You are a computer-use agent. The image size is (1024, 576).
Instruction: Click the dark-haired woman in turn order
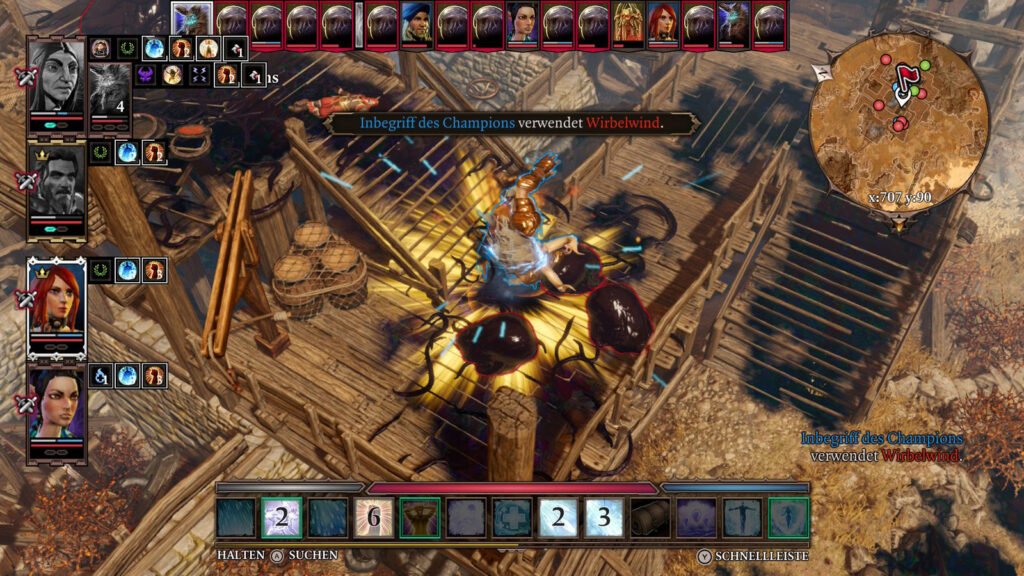coord(522,23)
